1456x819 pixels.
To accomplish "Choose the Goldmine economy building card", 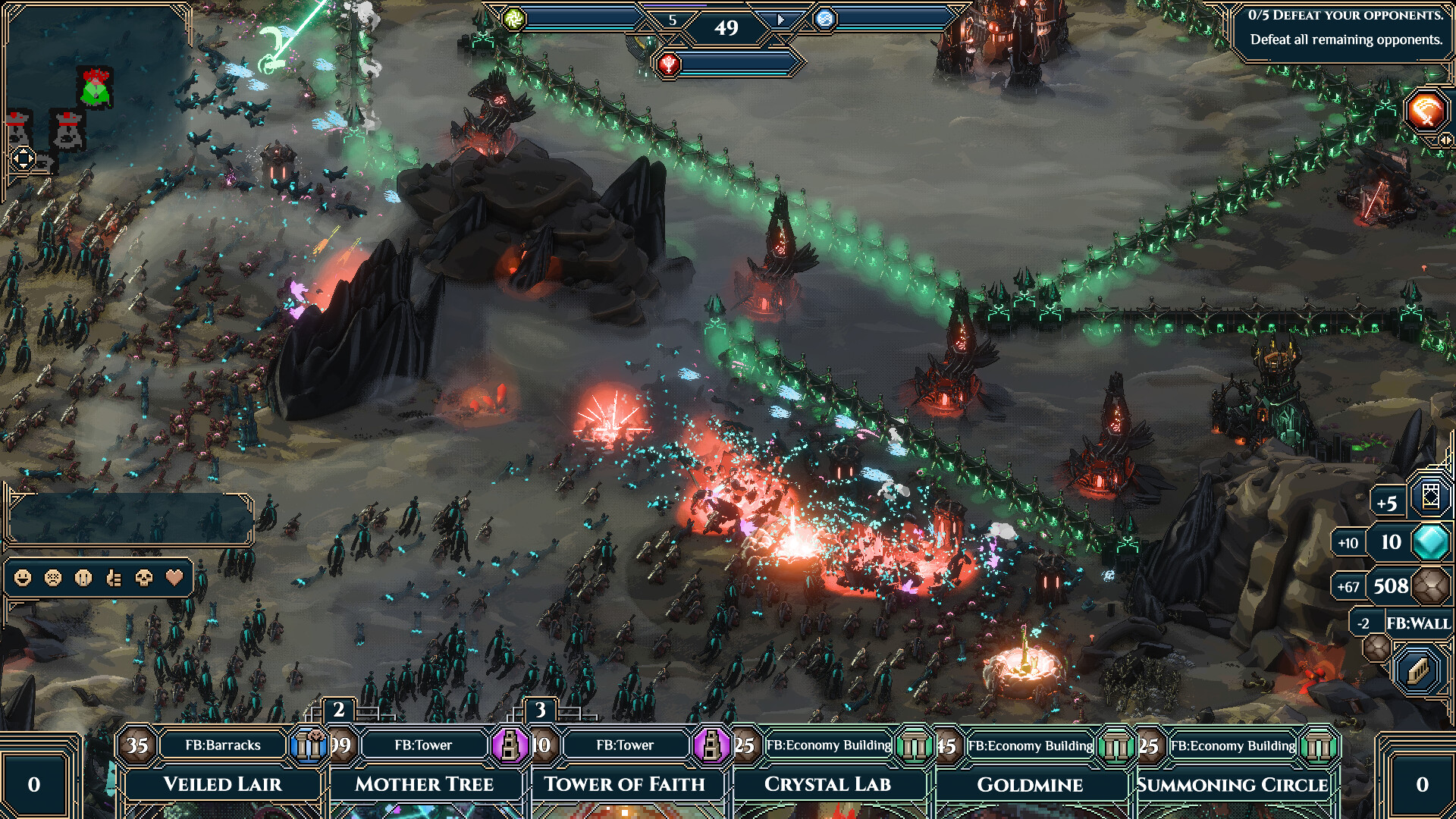I will 1029,783.
